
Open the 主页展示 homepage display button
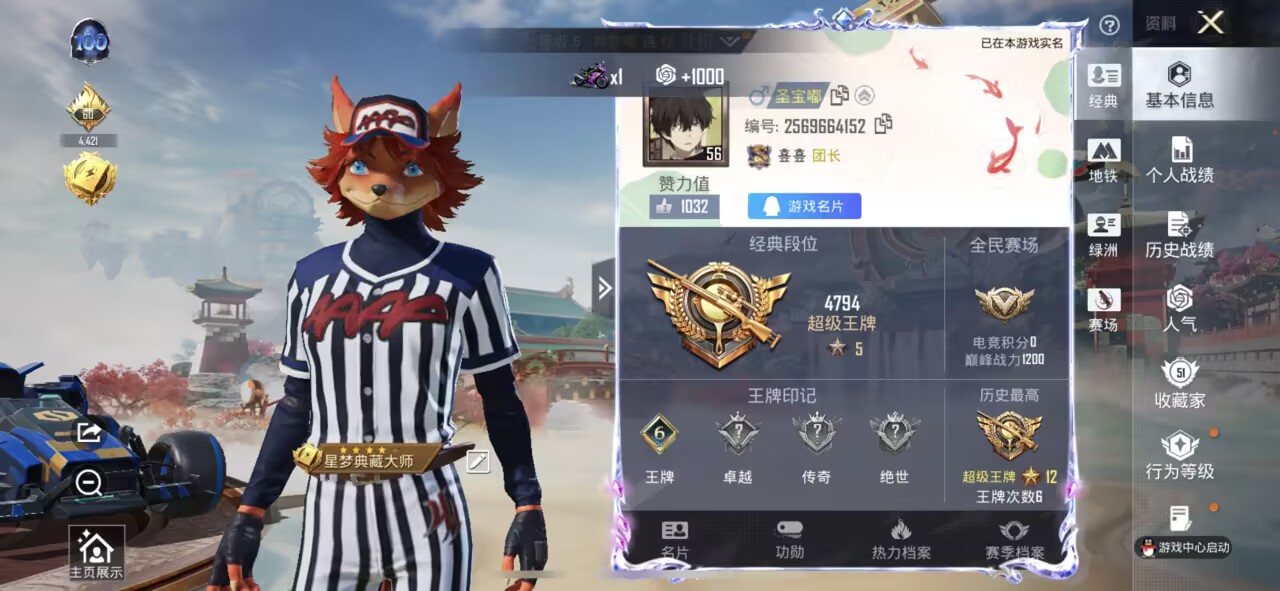96,553
